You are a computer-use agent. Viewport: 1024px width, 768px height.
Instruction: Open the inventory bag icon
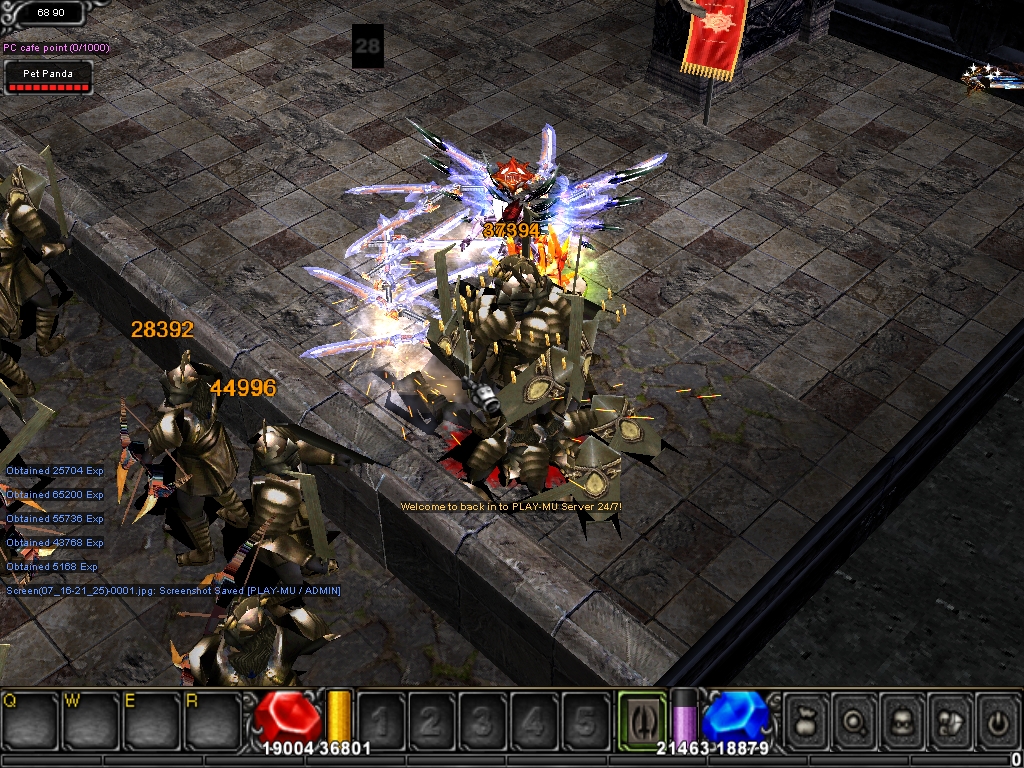(x=808, y=720)
